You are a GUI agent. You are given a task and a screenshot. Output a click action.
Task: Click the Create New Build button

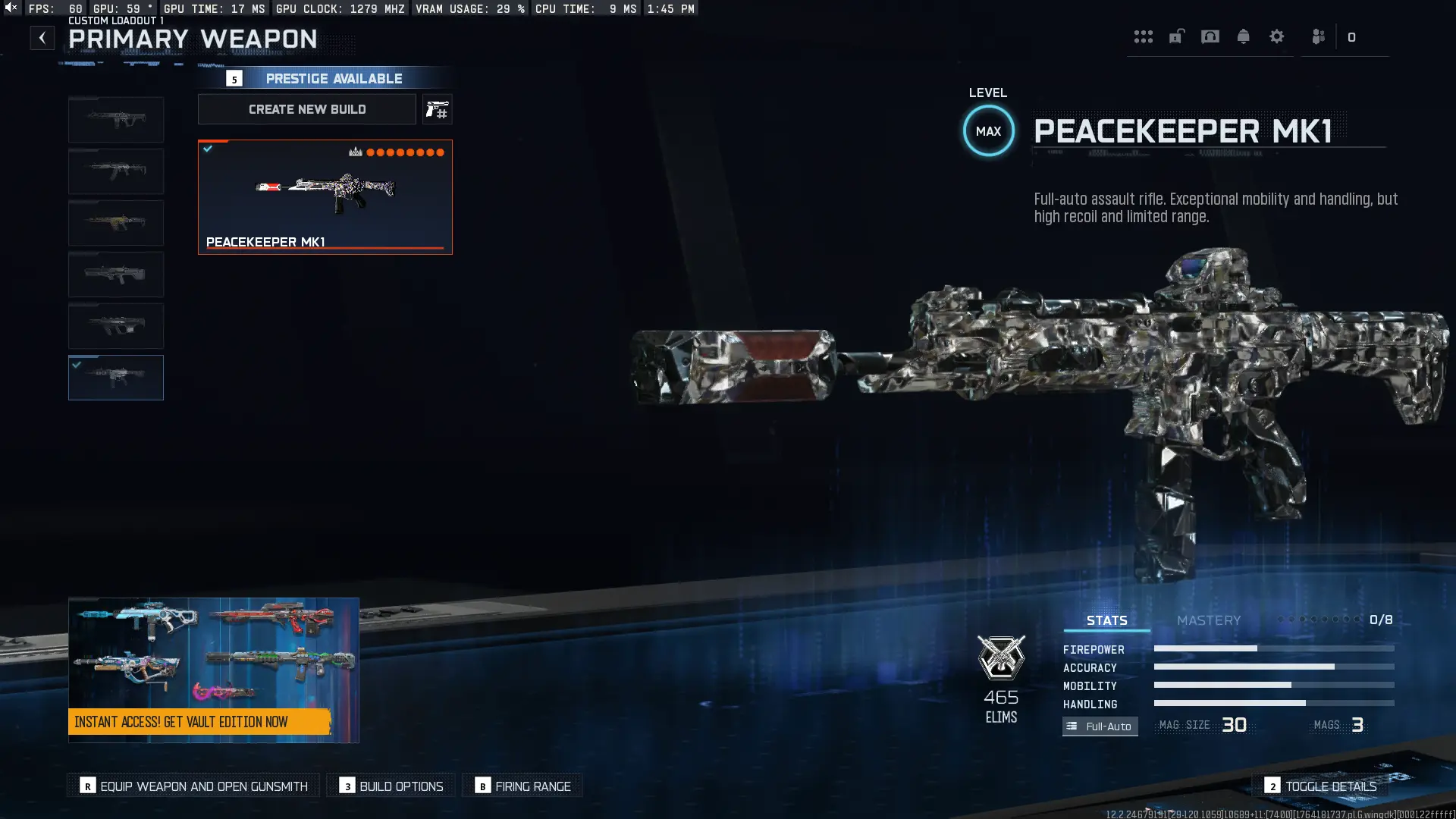306,109
